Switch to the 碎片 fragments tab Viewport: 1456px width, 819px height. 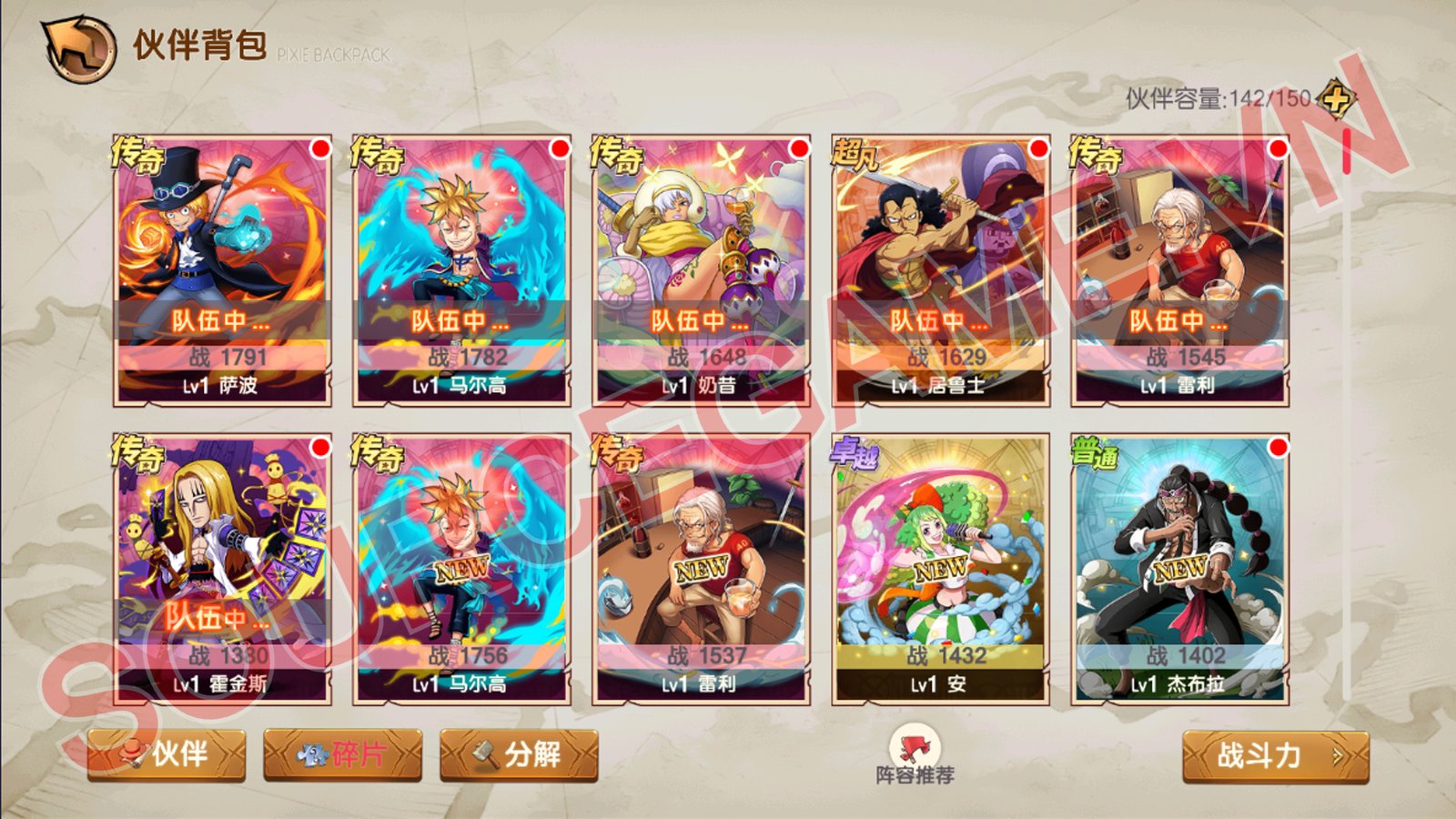(x=342, y=754)
